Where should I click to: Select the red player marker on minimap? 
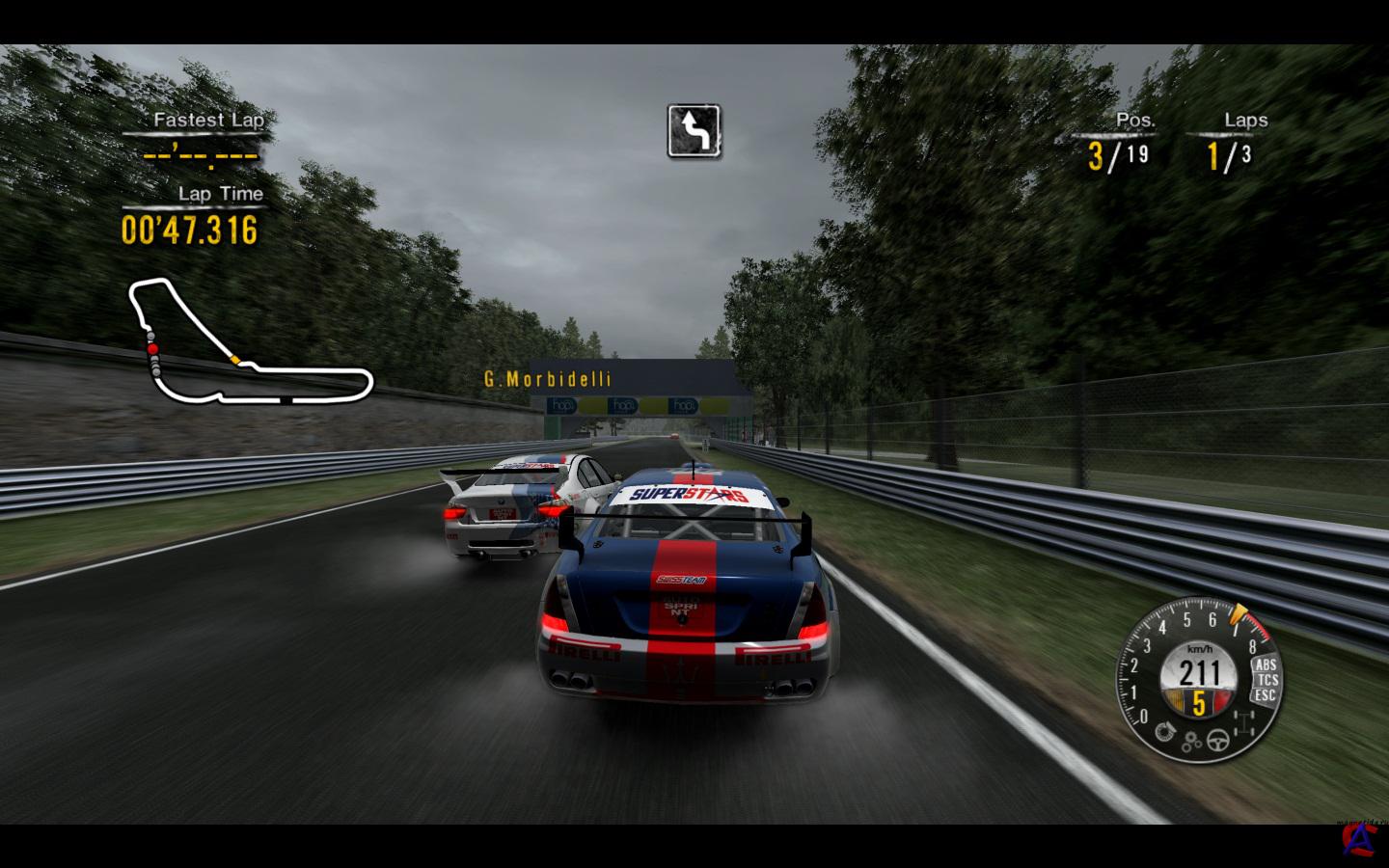coord(150,347)
